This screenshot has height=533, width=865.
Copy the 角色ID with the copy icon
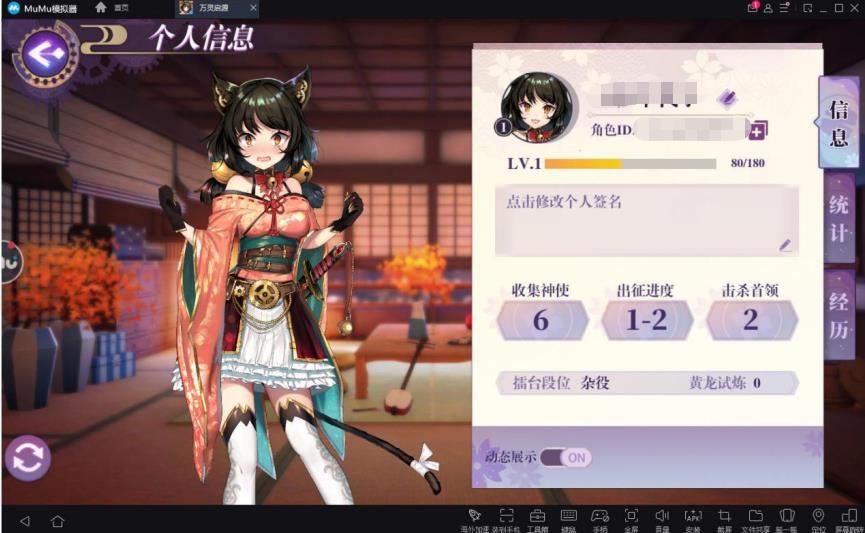758,130
